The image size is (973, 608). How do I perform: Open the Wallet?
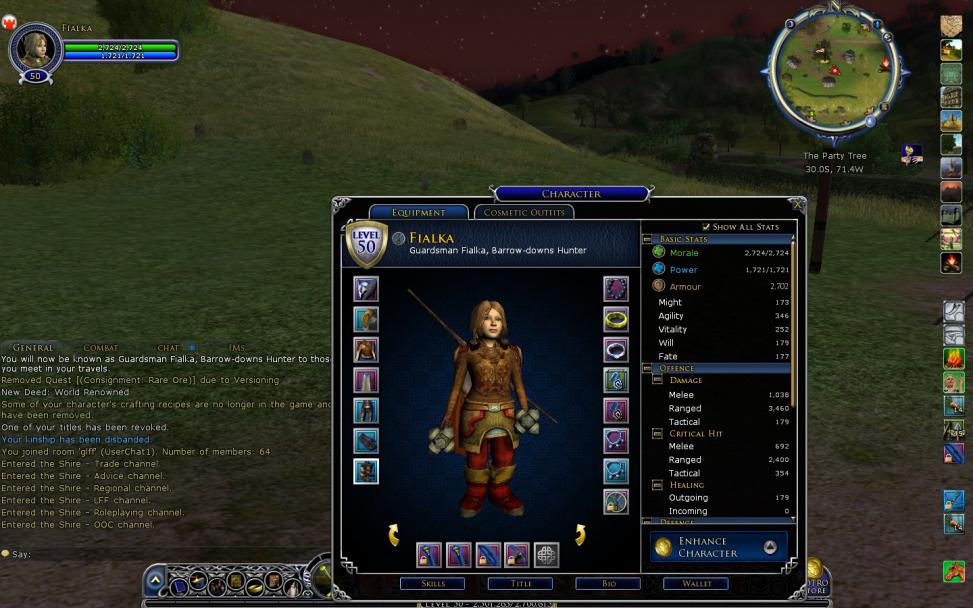click(x=696, y=584)
